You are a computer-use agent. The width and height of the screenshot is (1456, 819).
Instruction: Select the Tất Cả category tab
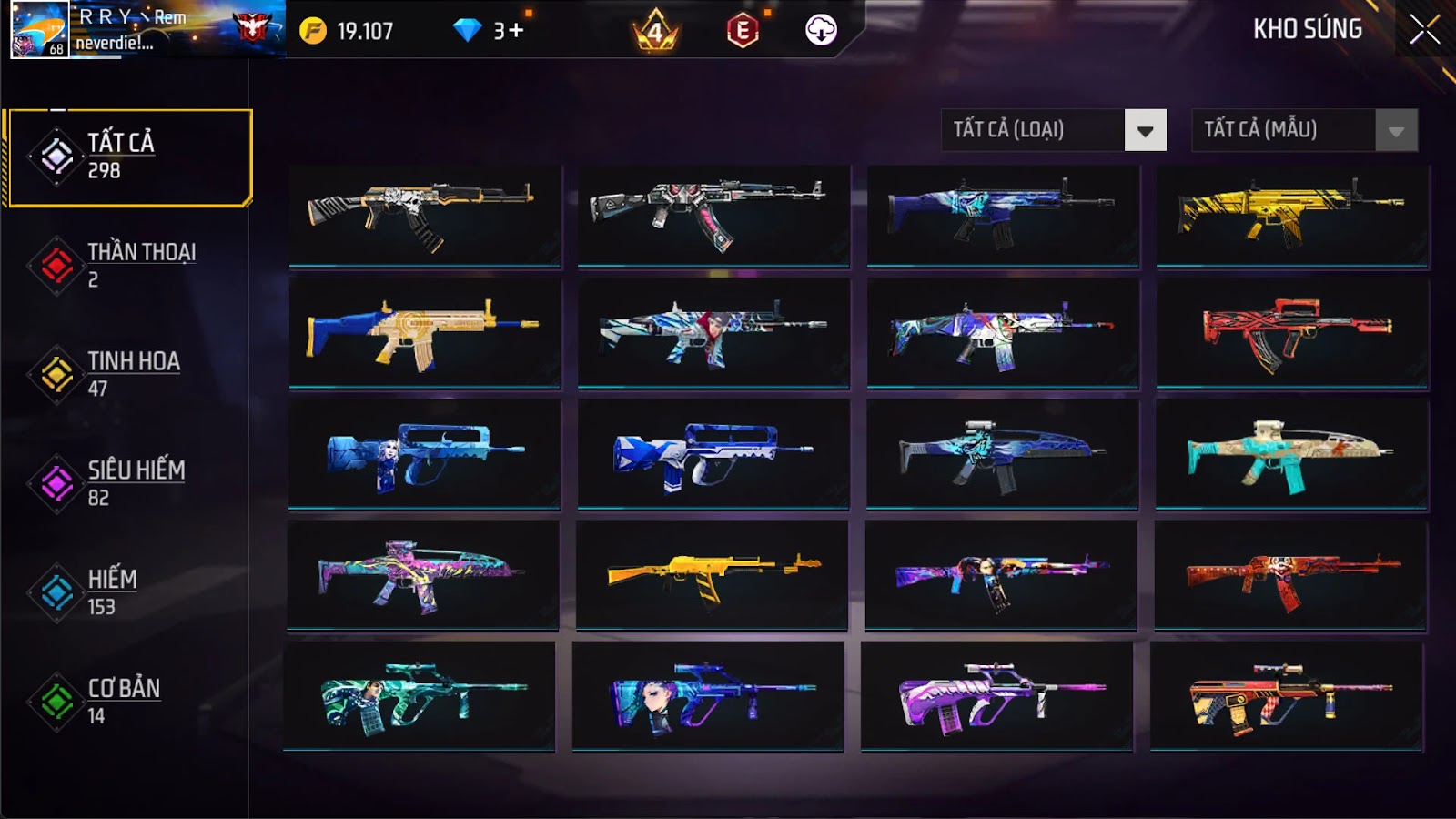pos(129,157)
